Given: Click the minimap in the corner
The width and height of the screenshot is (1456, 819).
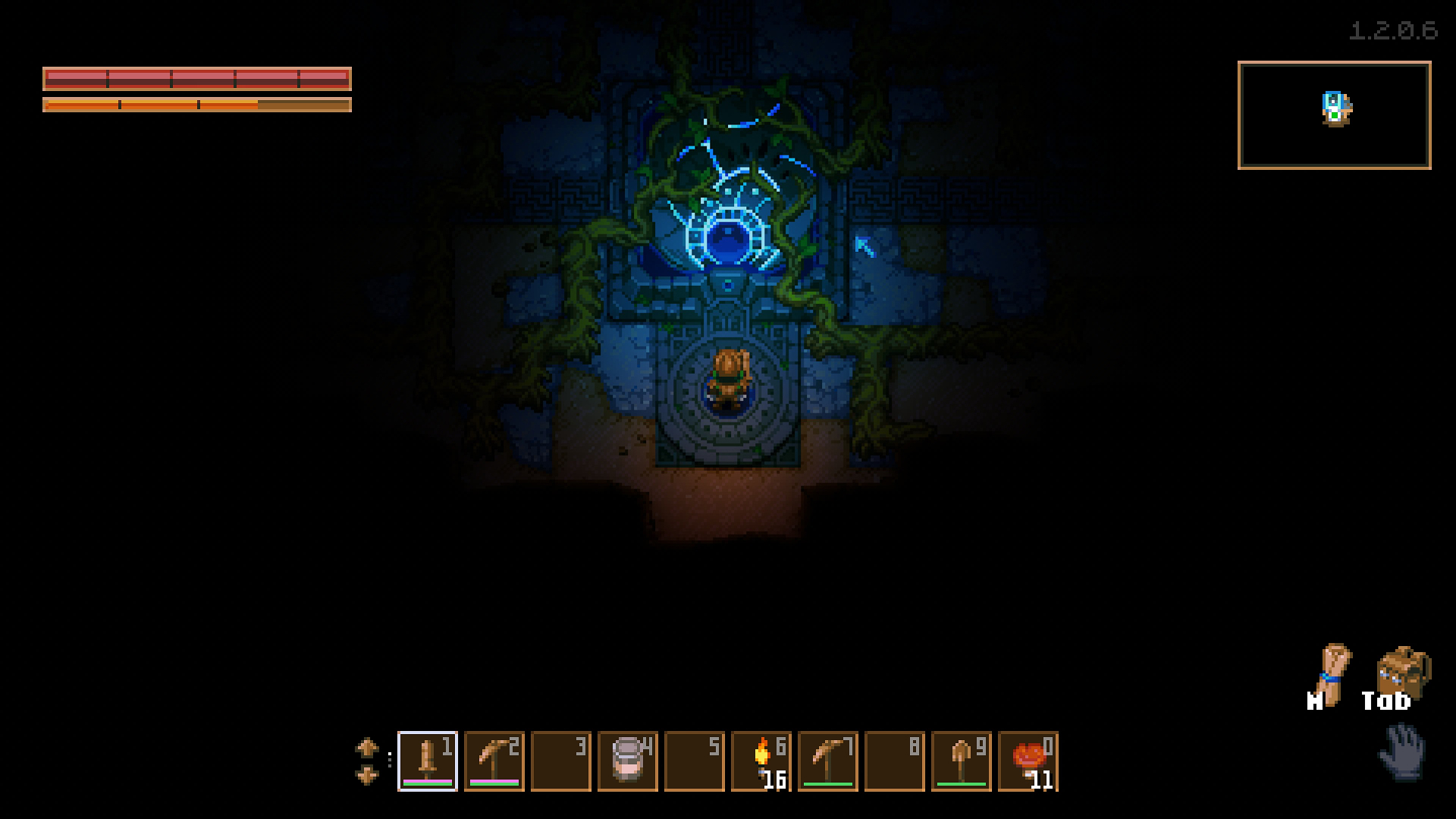Looking at the screenshot, I should pyautogui.click(x=1334, y=115).
